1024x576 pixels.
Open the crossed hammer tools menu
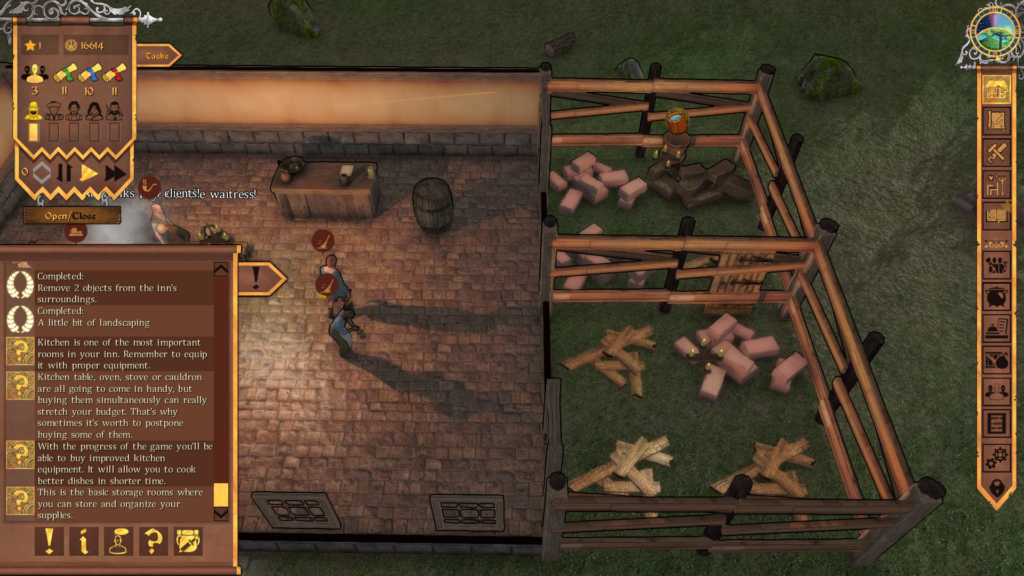tap(995, 152)
